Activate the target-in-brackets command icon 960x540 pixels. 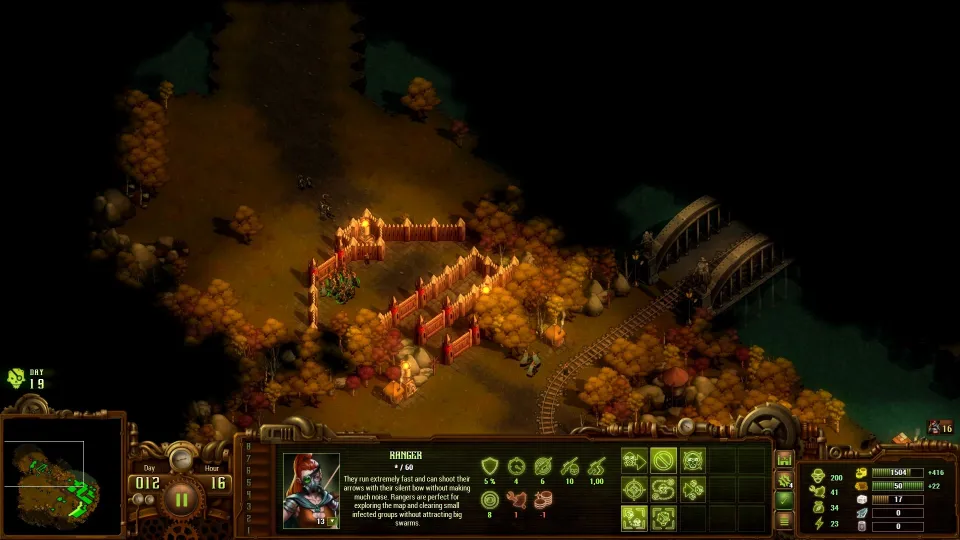pyautogui.click(x=663, y=518)
